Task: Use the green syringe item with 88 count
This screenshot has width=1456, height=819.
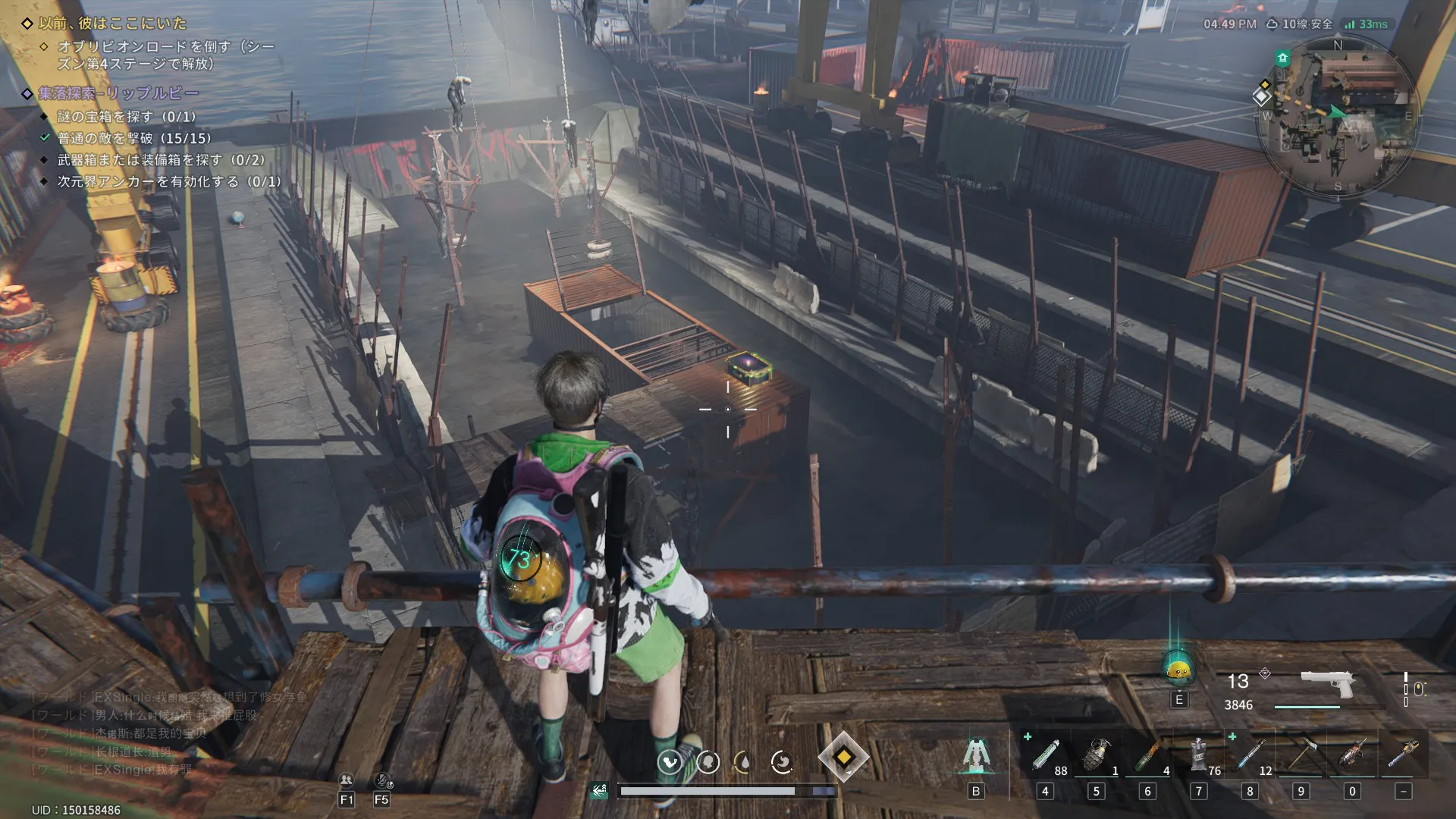Action: click(x=1045, y=756)
